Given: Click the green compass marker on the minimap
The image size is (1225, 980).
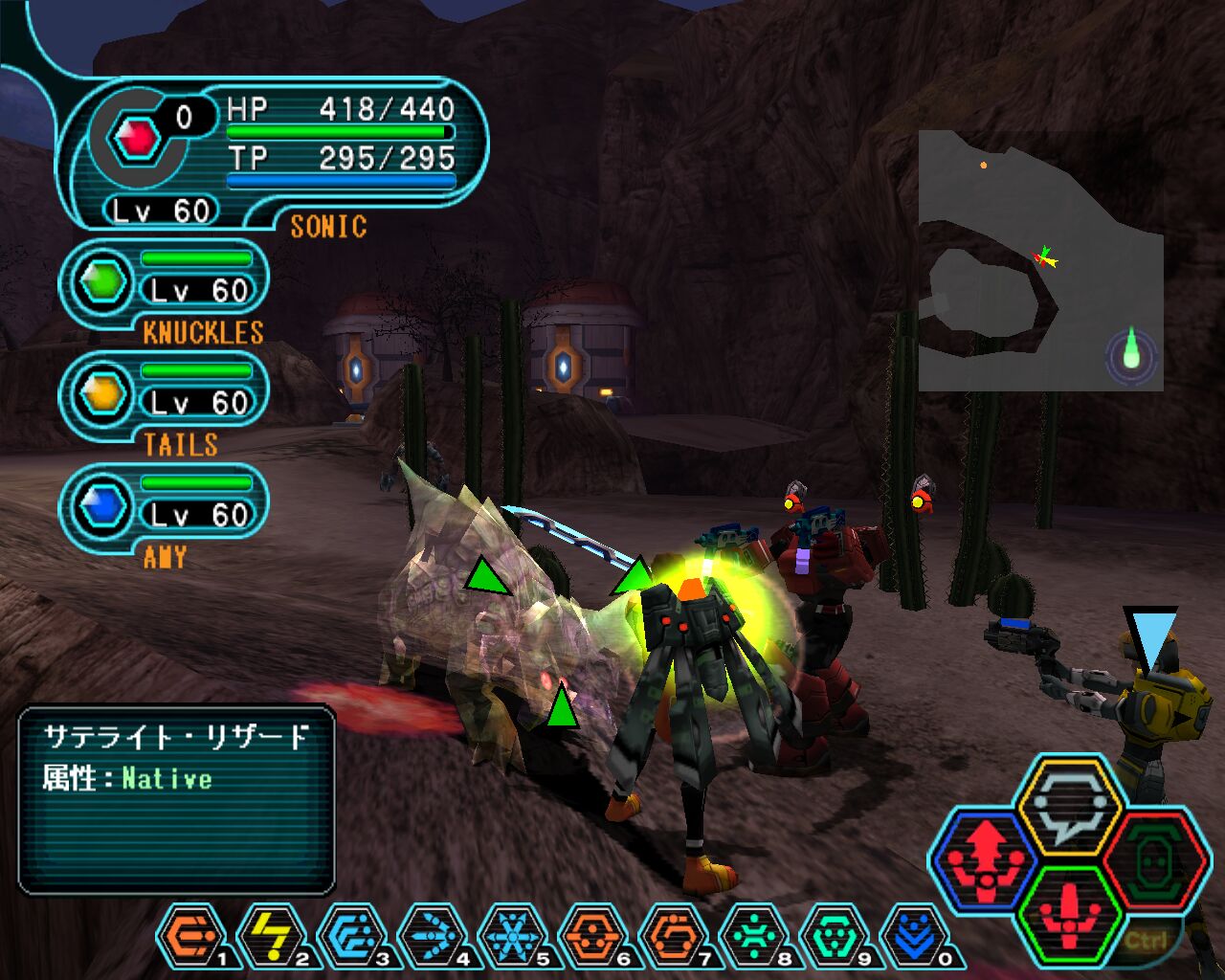Looking at the screenshot, I should point(1132,354).
